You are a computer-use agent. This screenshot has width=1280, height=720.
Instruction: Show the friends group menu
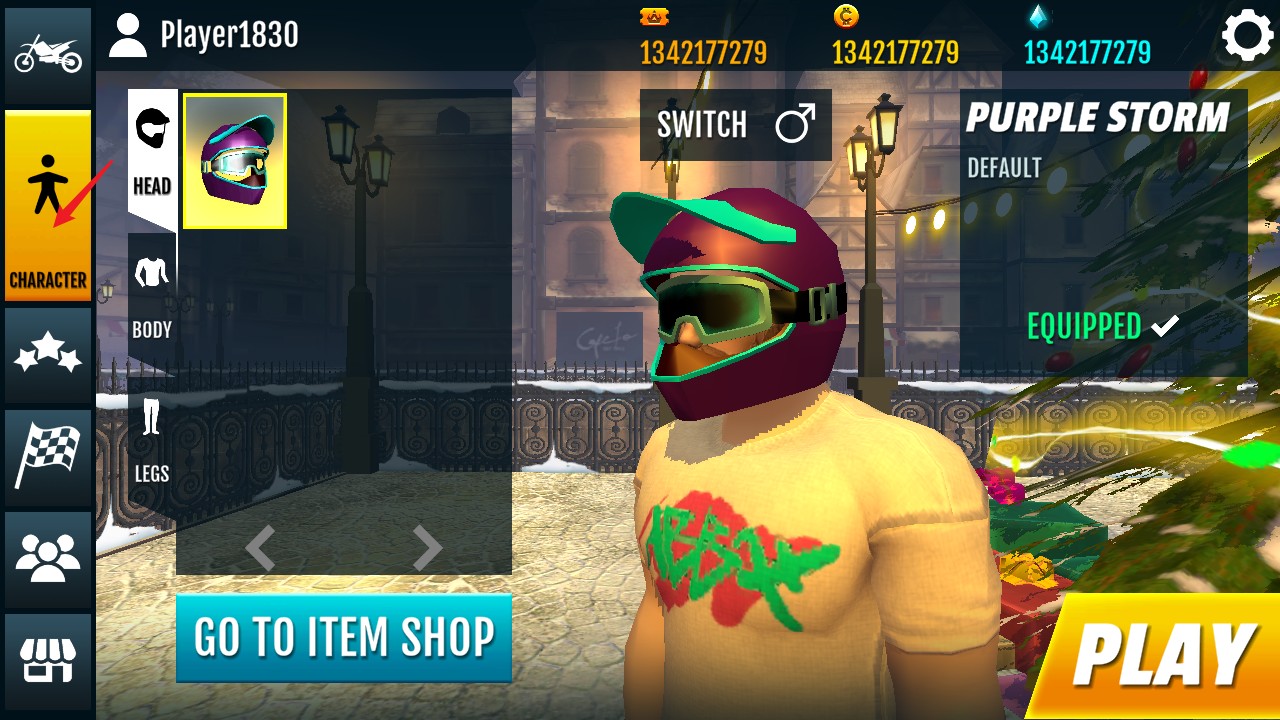pos(47,559)
